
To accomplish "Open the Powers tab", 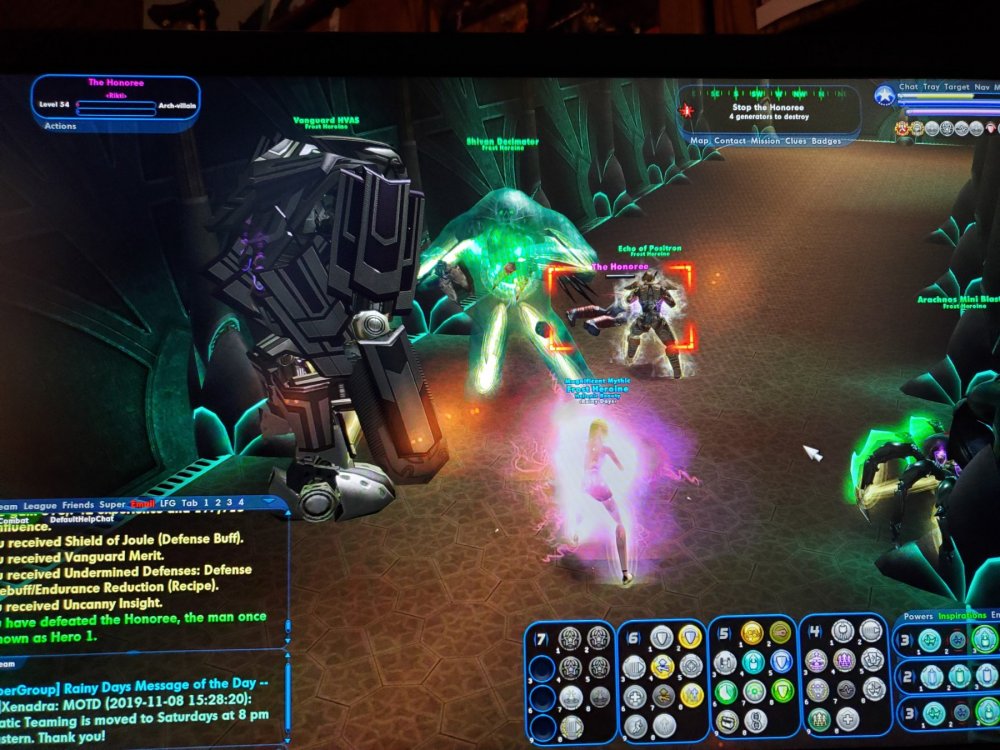I will pyautogui.click(x=918, y=616).
